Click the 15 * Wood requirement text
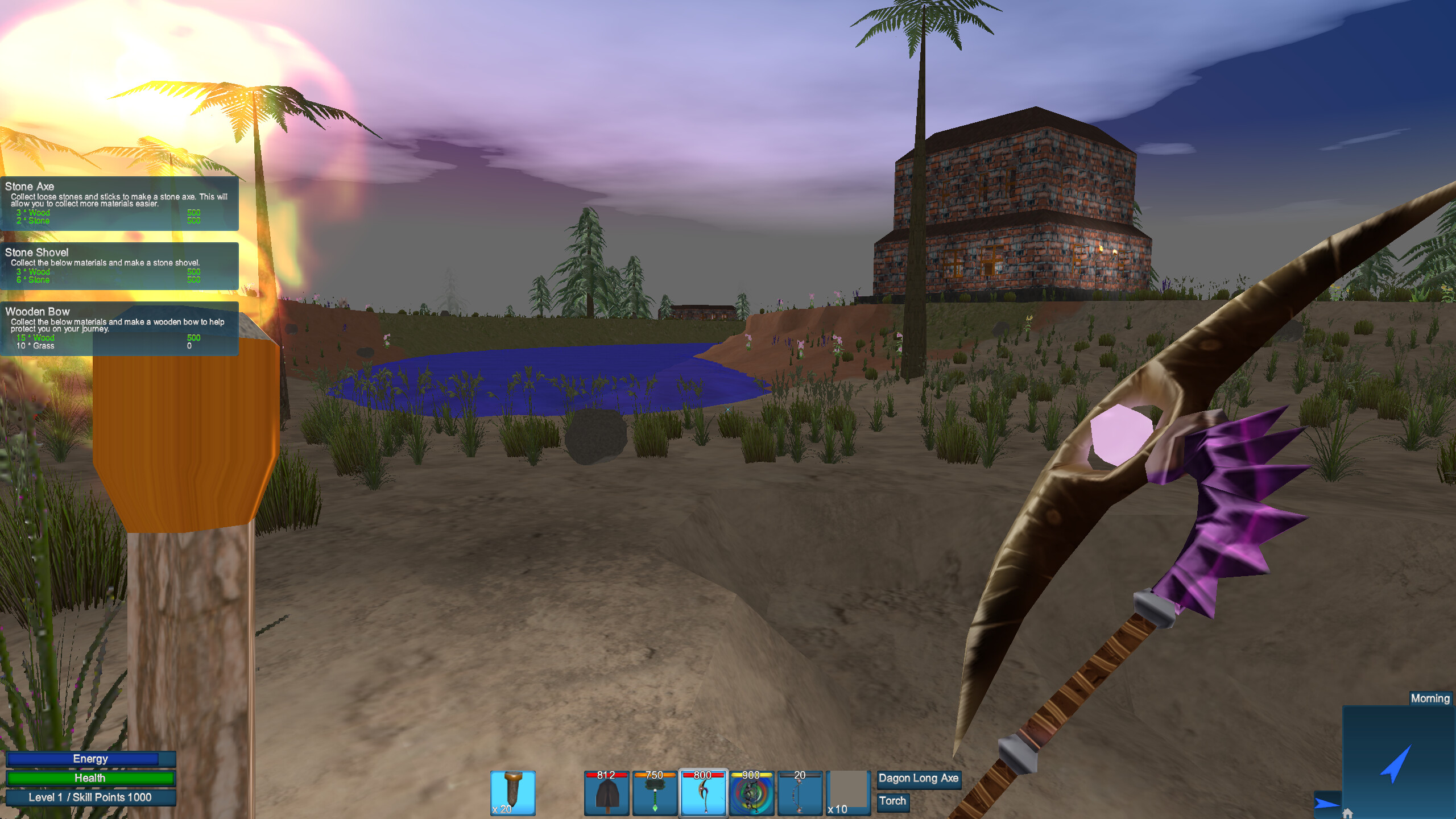The height and width of the screenshot is (819, 1456). [36, 337]
